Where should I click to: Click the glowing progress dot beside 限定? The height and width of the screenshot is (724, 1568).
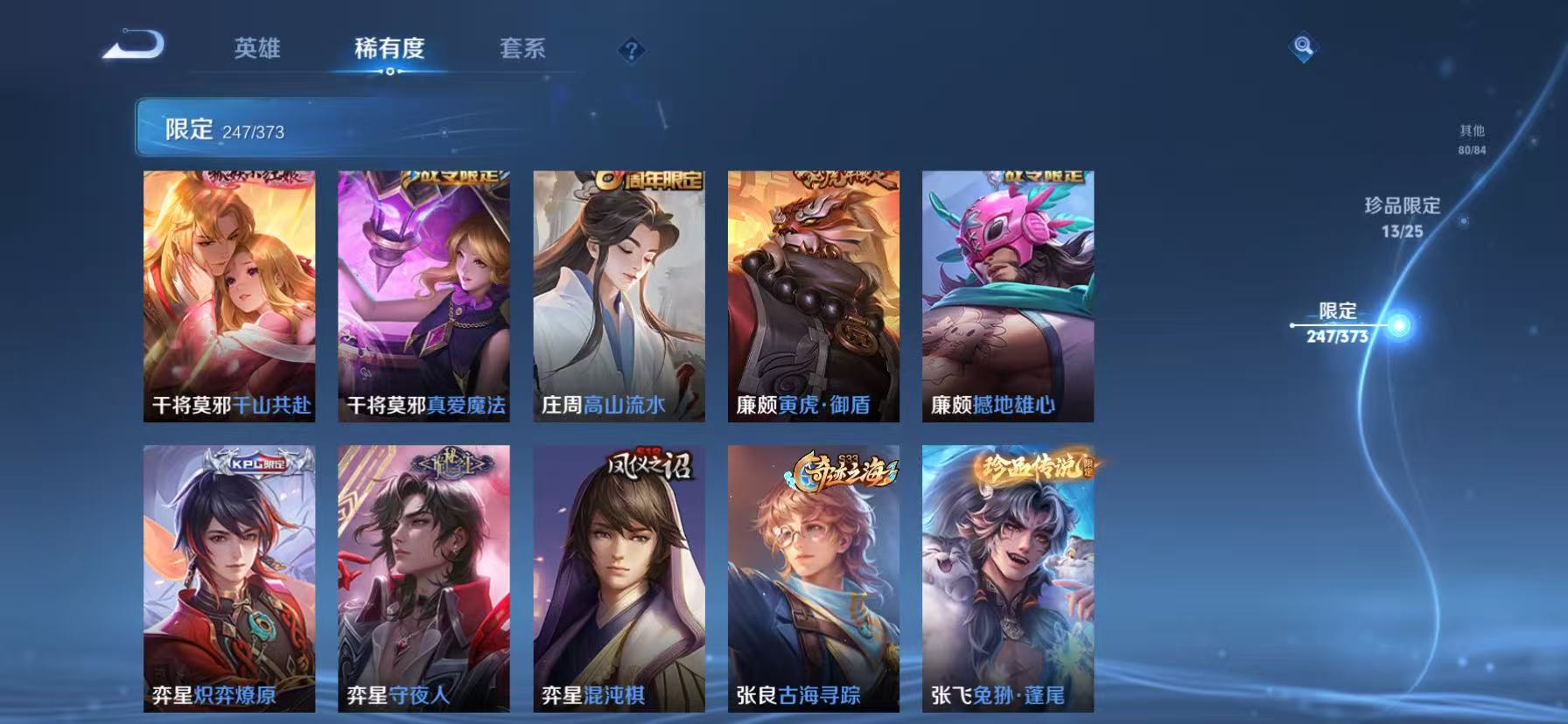pyautogui.click(x=1399, y=326)
